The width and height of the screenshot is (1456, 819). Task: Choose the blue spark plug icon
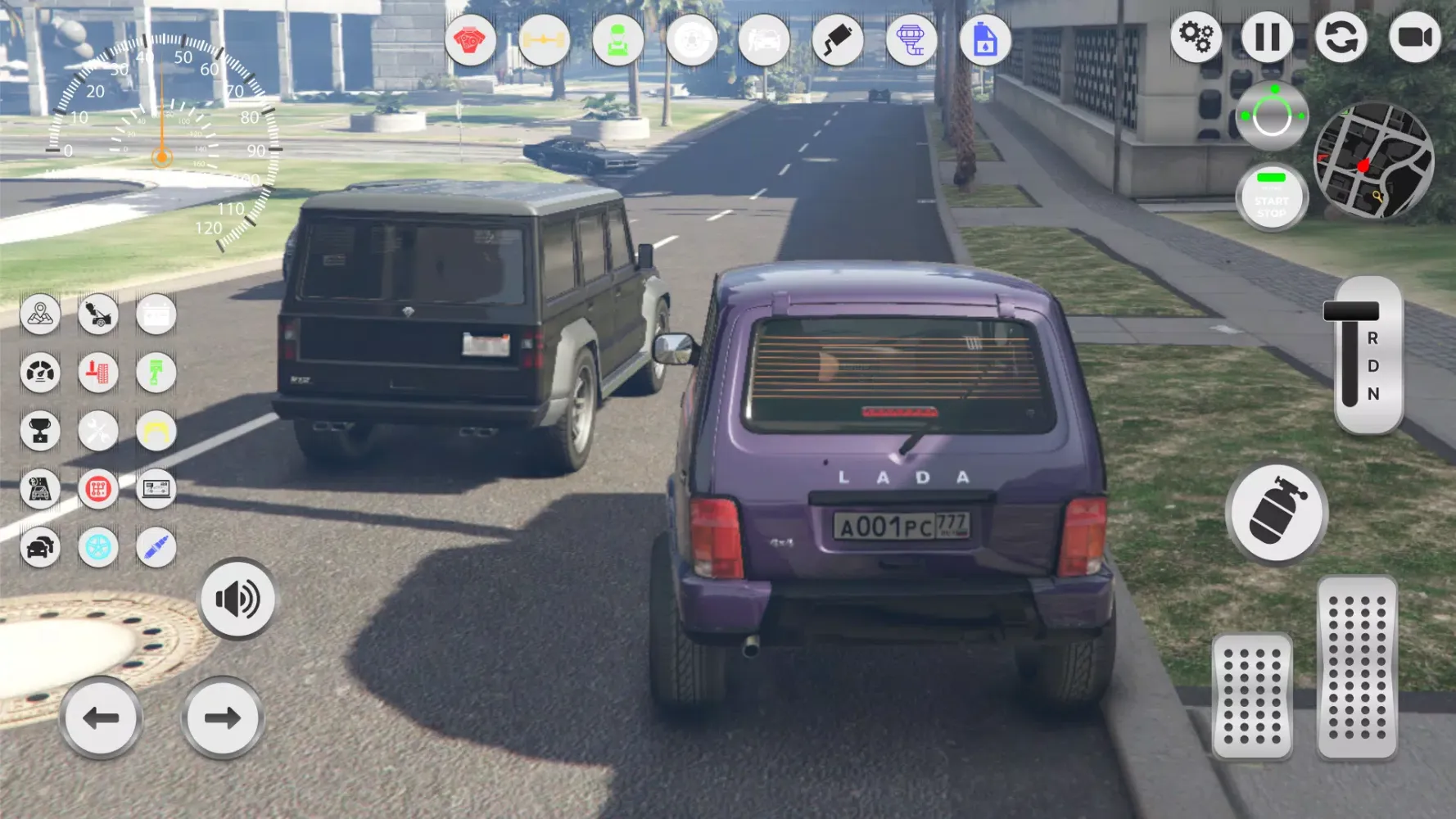[156, 547]
